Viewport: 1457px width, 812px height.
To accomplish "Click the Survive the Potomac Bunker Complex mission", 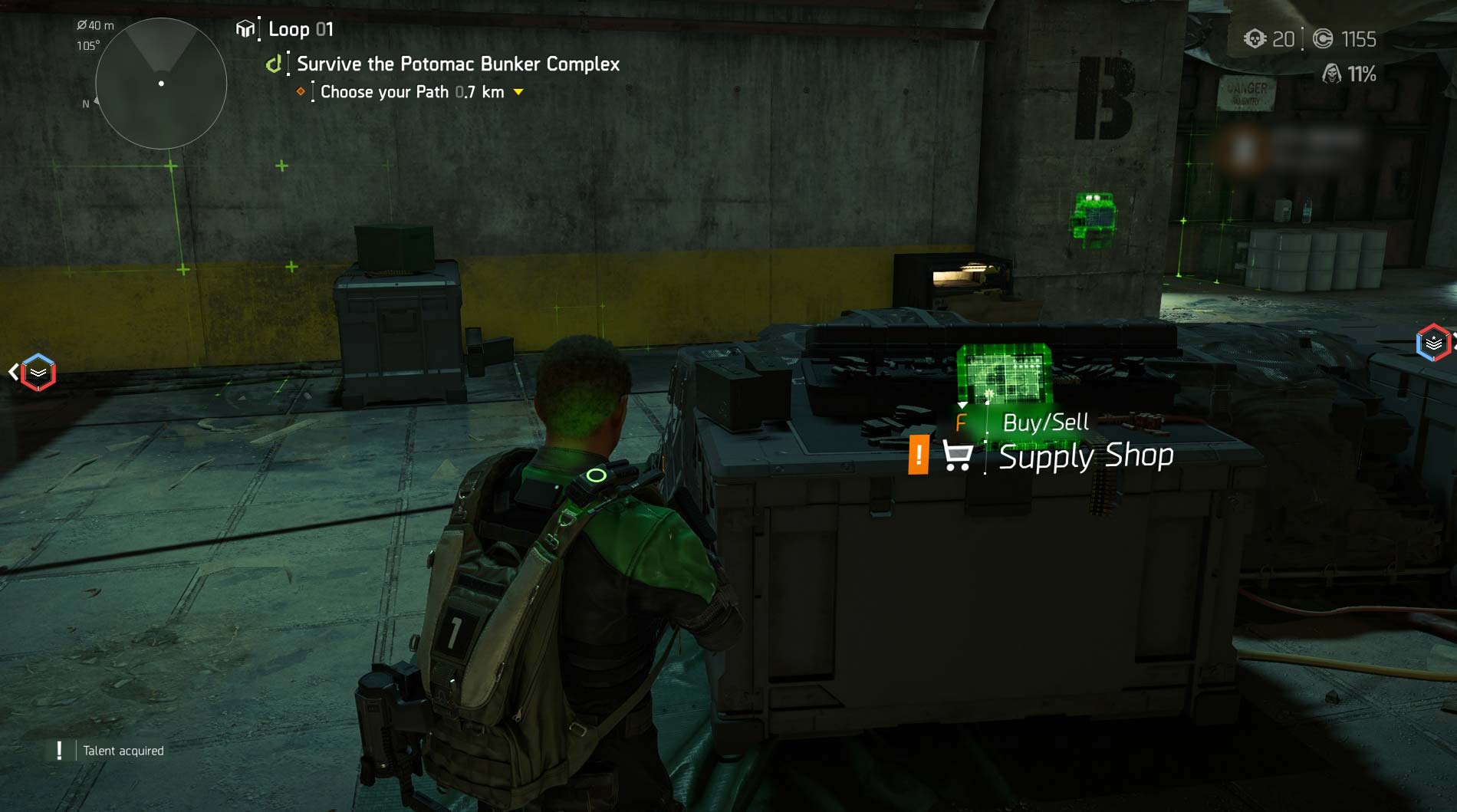I will (458, 64).
